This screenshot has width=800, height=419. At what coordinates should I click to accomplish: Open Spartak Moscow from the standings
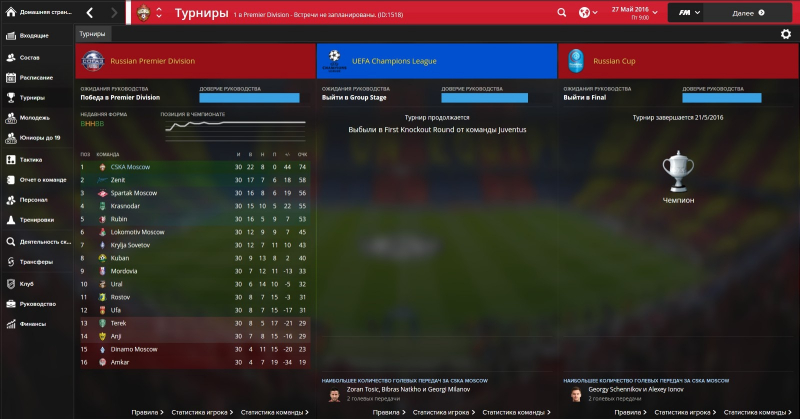(x=133, y=192)
